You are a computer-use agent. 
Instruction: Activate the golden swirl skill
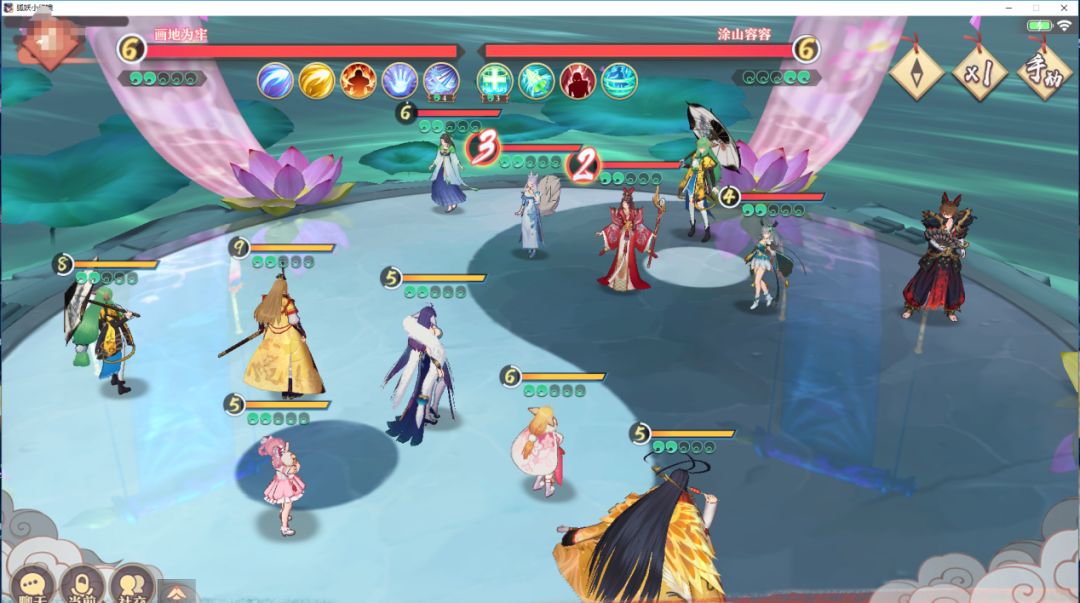click(x=317, y=80)
